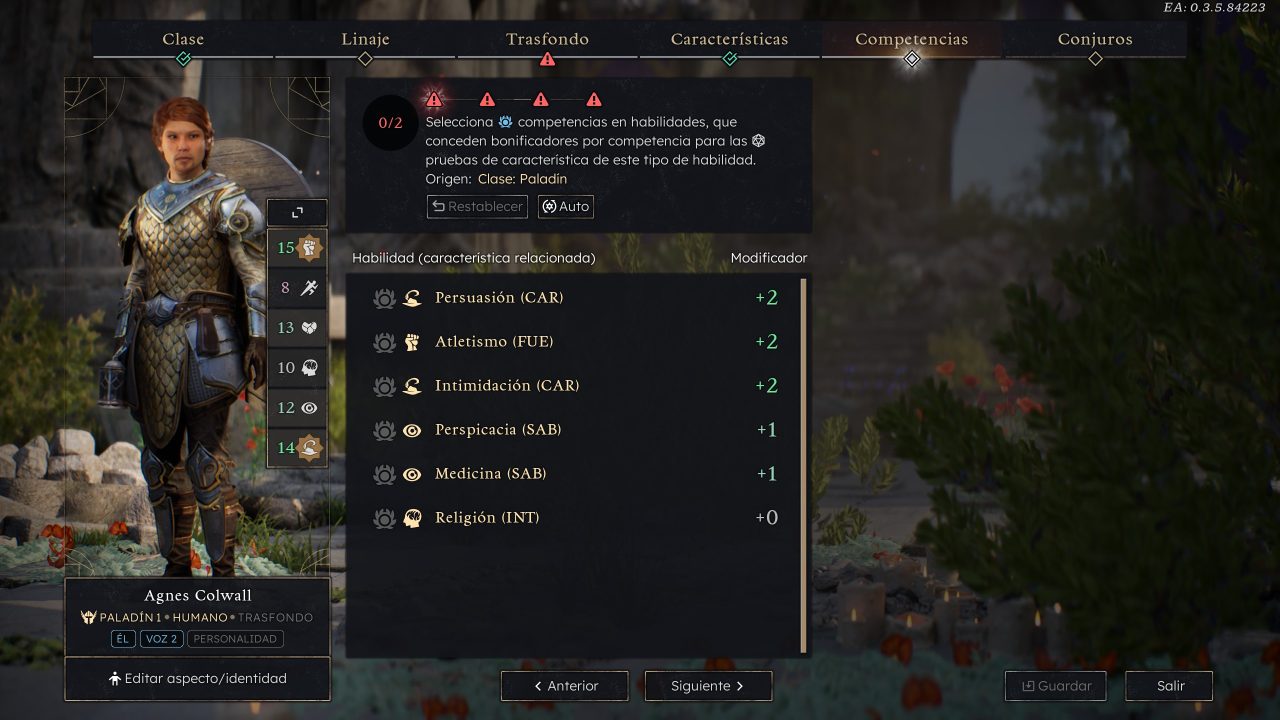Pick Intimidación (CAR) skill proficiency
Image resolution: width=1280 pixels, height=720 pixels.
click(507, 386)
